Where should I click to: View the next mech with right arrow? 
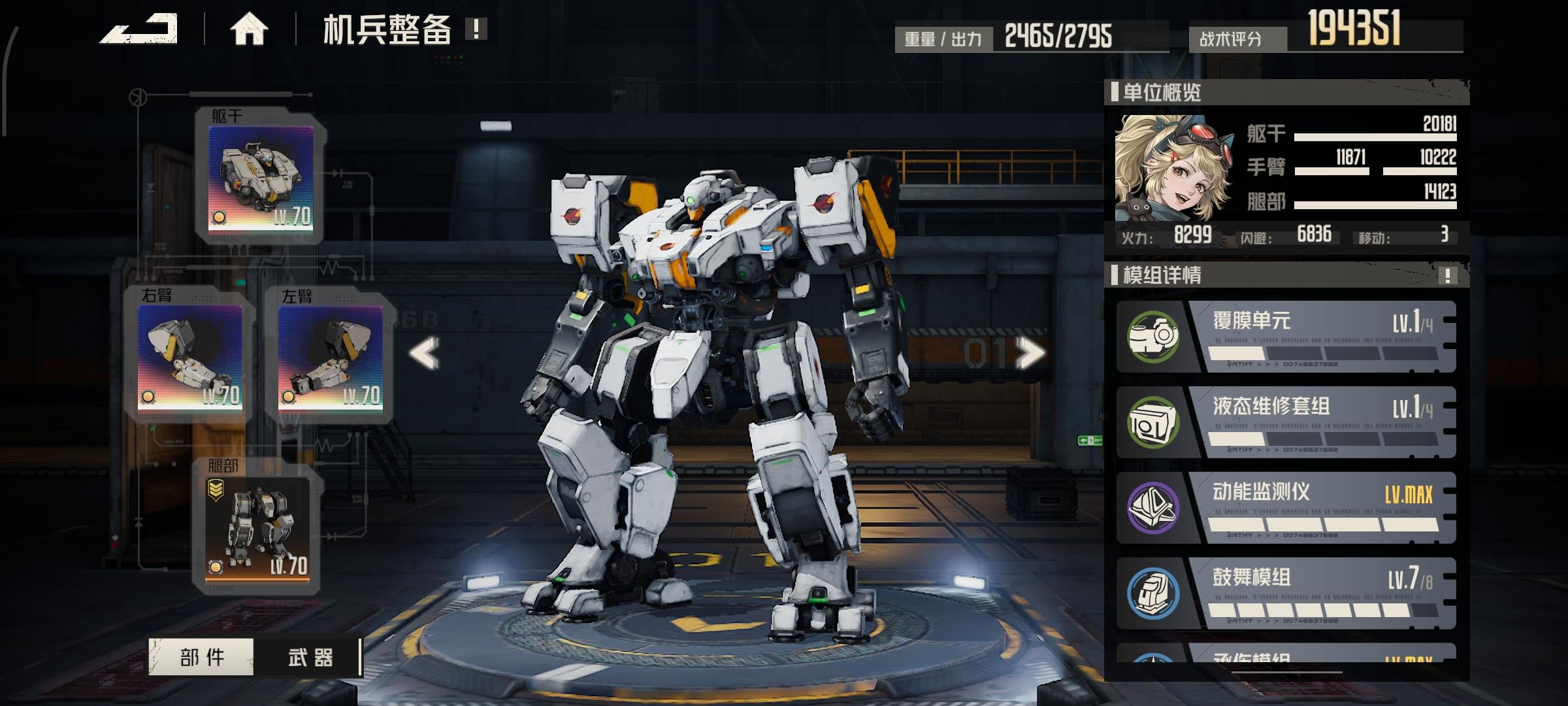(x=1030, y=354)
